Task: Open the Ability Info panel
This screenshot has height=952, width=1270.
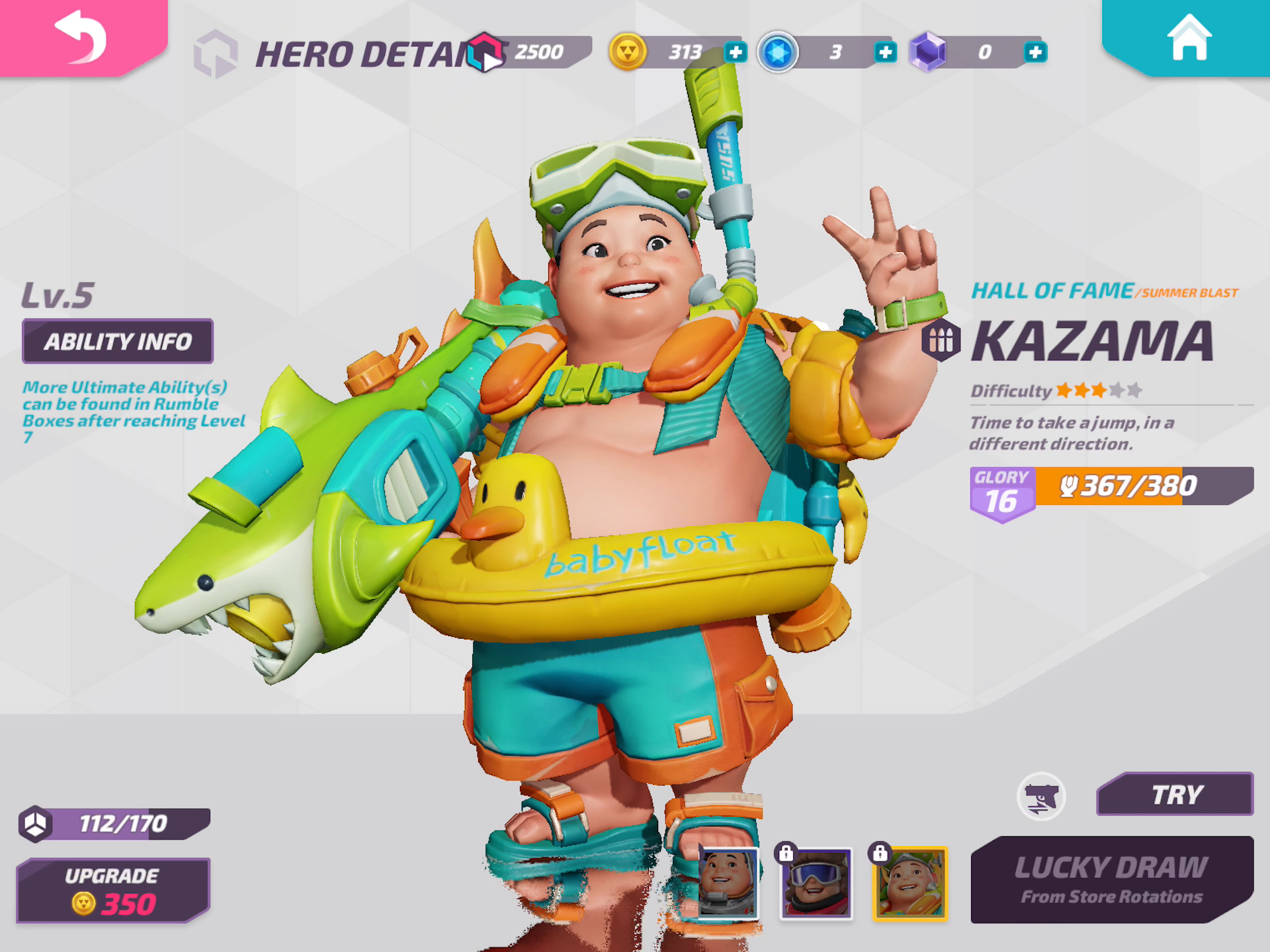Action: (118, 341)
